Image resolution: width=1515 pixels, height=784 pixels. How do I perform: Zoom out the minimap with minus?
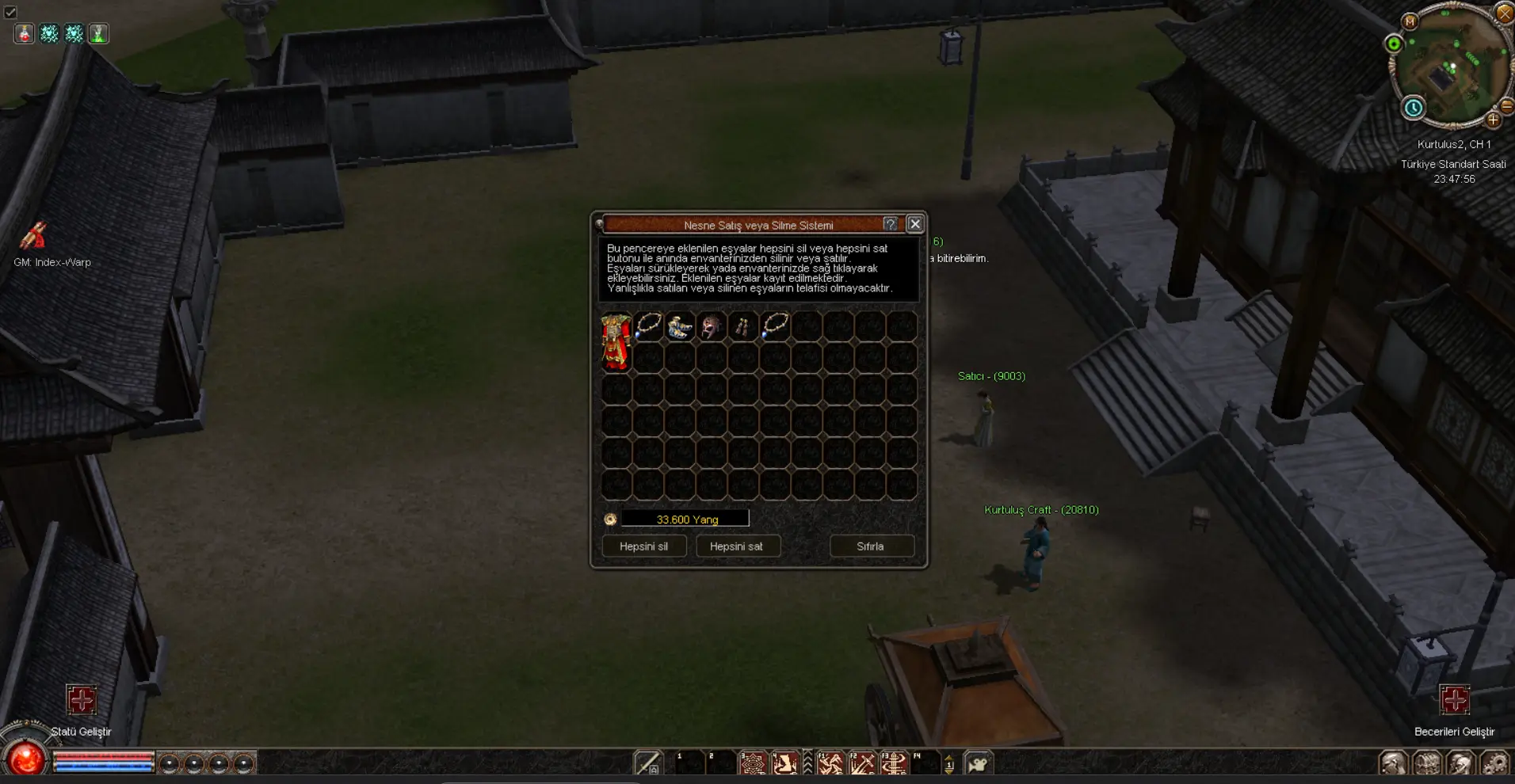[x=1506, y=105]
